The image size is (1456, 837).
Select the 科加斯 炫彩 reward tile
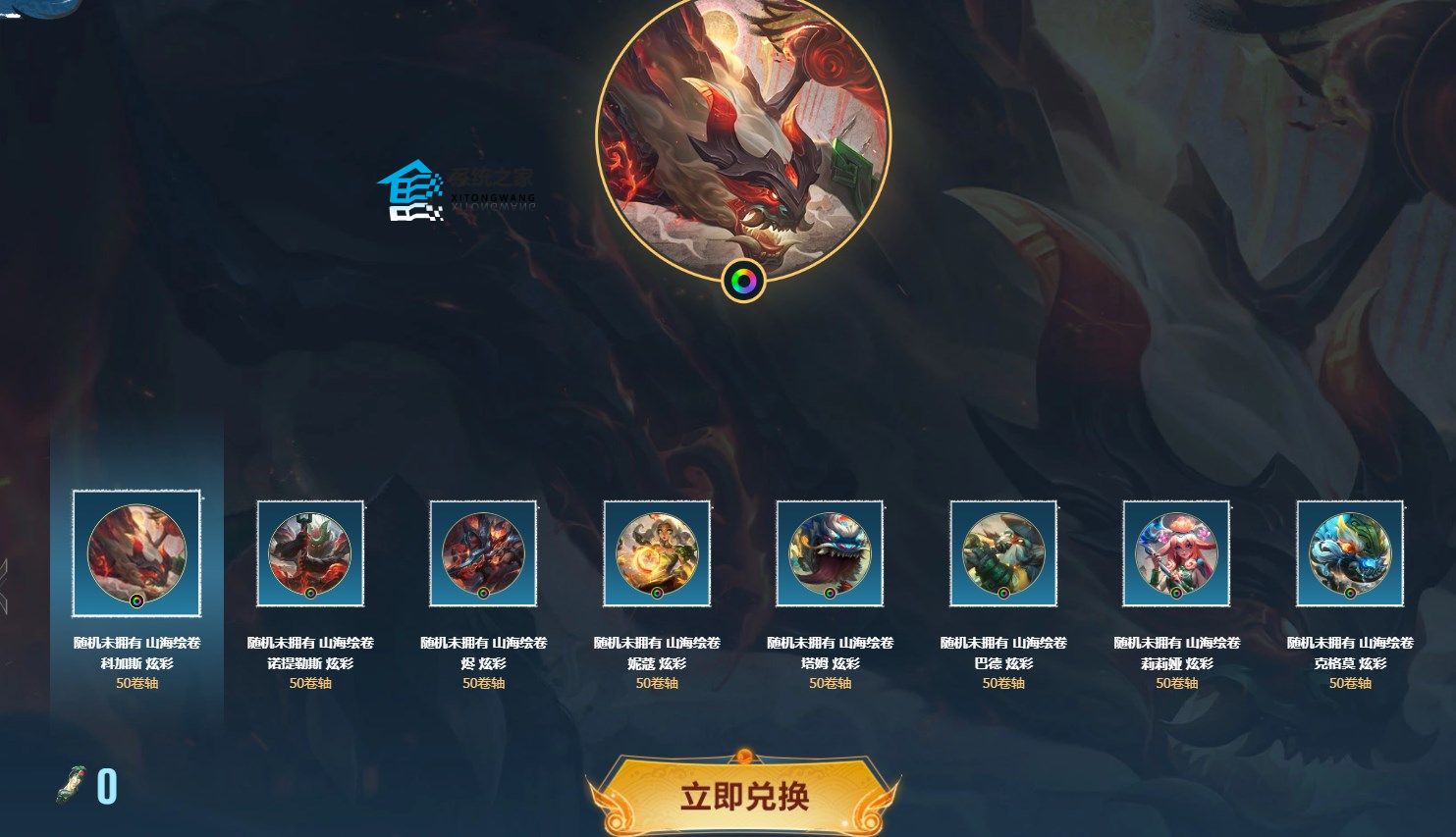point(136,553)
